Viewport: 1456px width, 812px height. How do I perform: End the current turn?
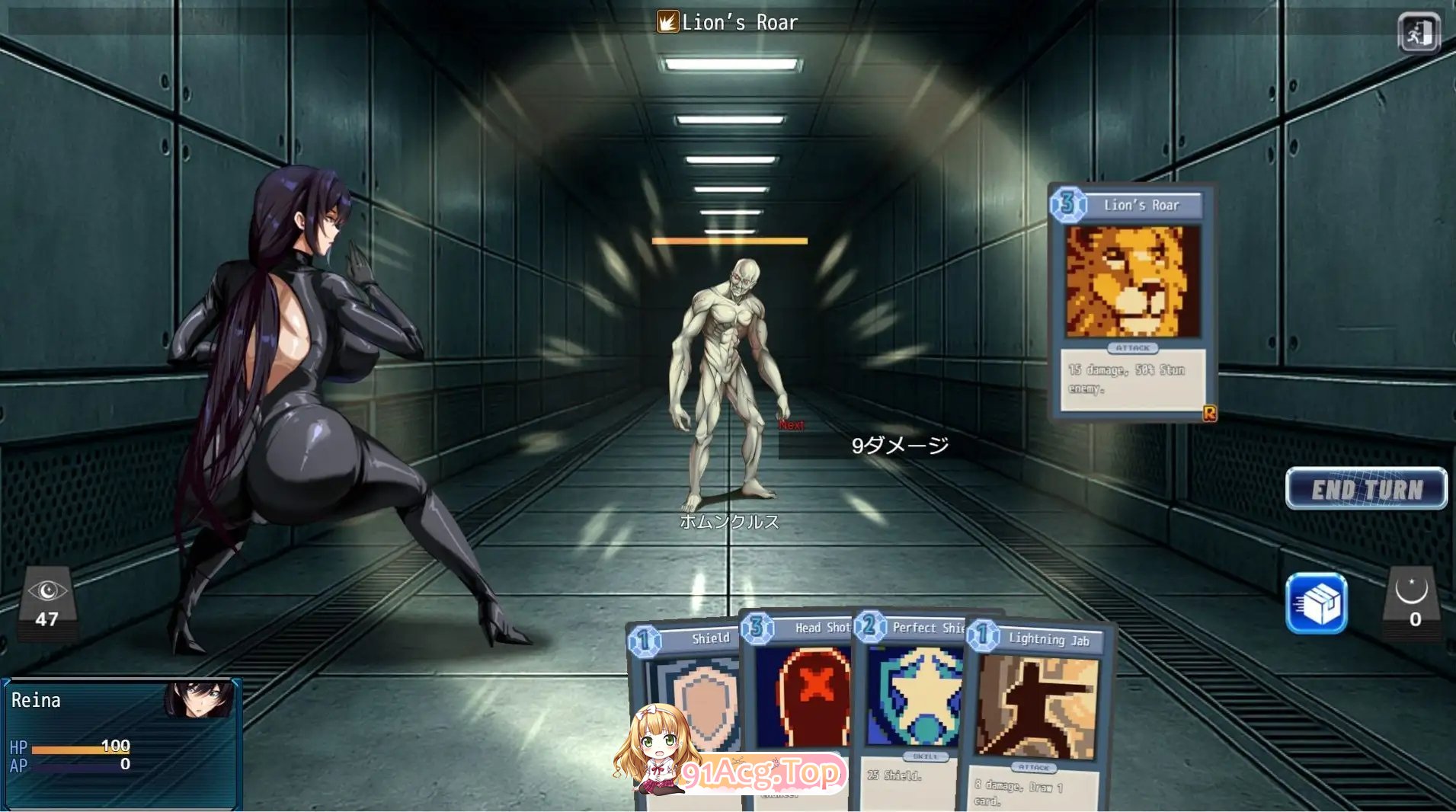pos(1366,489)
